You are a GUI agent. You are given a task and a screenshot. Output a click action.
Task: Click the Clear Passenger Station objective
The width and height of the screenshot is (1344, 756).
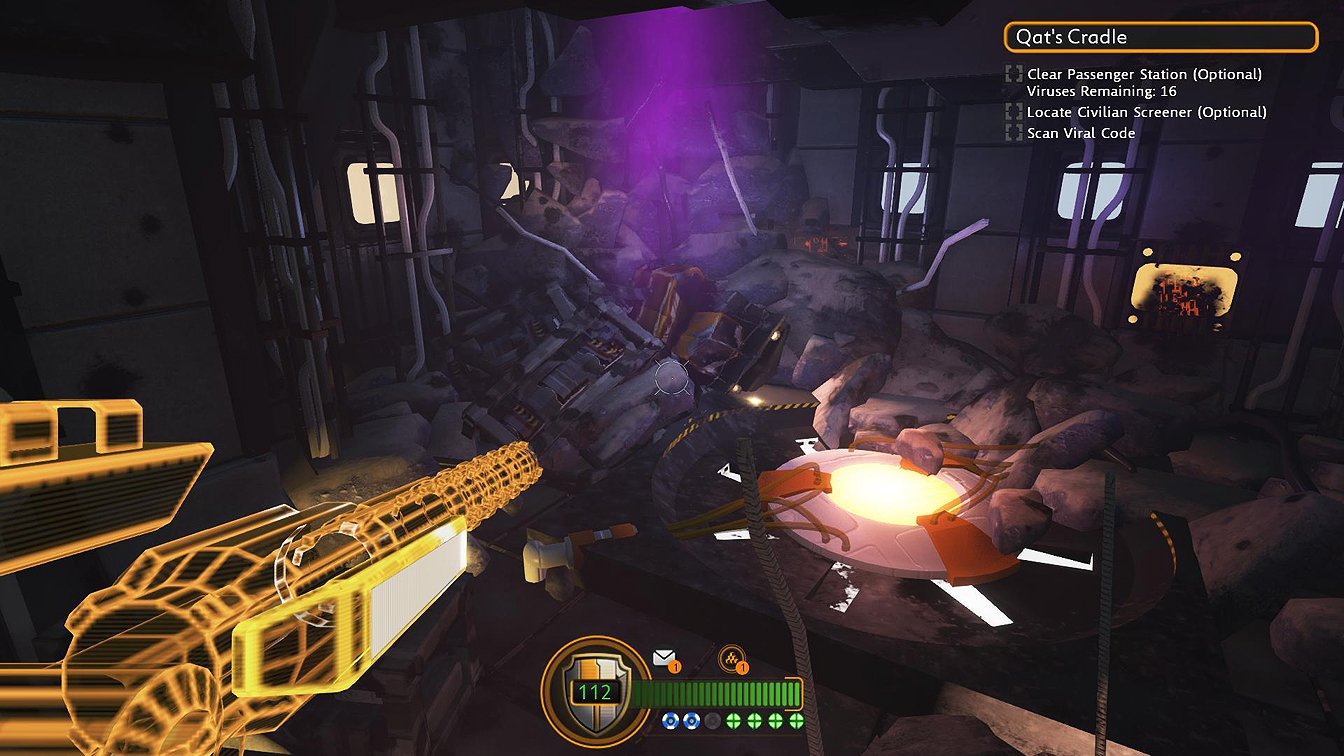(1143, 74)
